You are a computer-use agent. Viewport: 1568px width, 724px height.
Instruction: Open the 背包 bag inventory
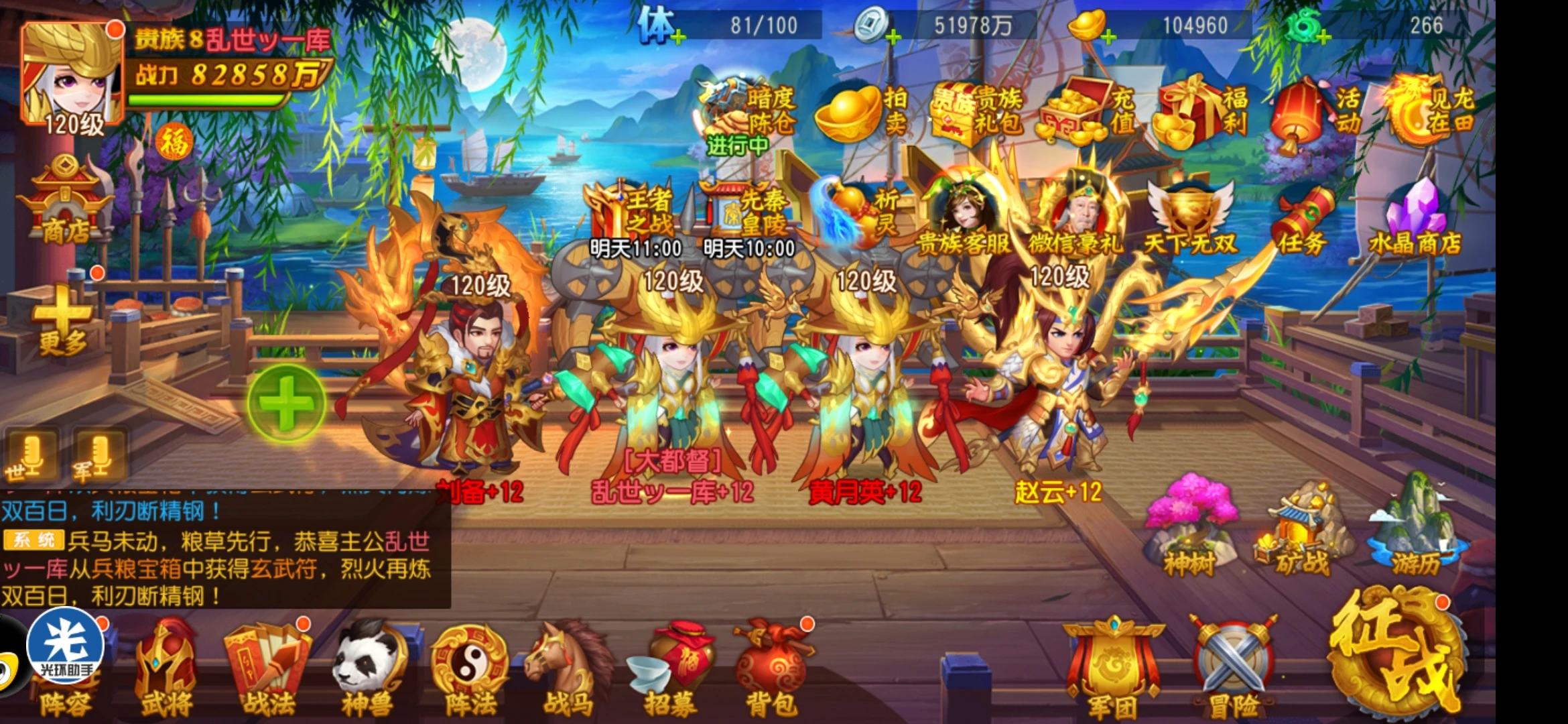pos(773,670)
